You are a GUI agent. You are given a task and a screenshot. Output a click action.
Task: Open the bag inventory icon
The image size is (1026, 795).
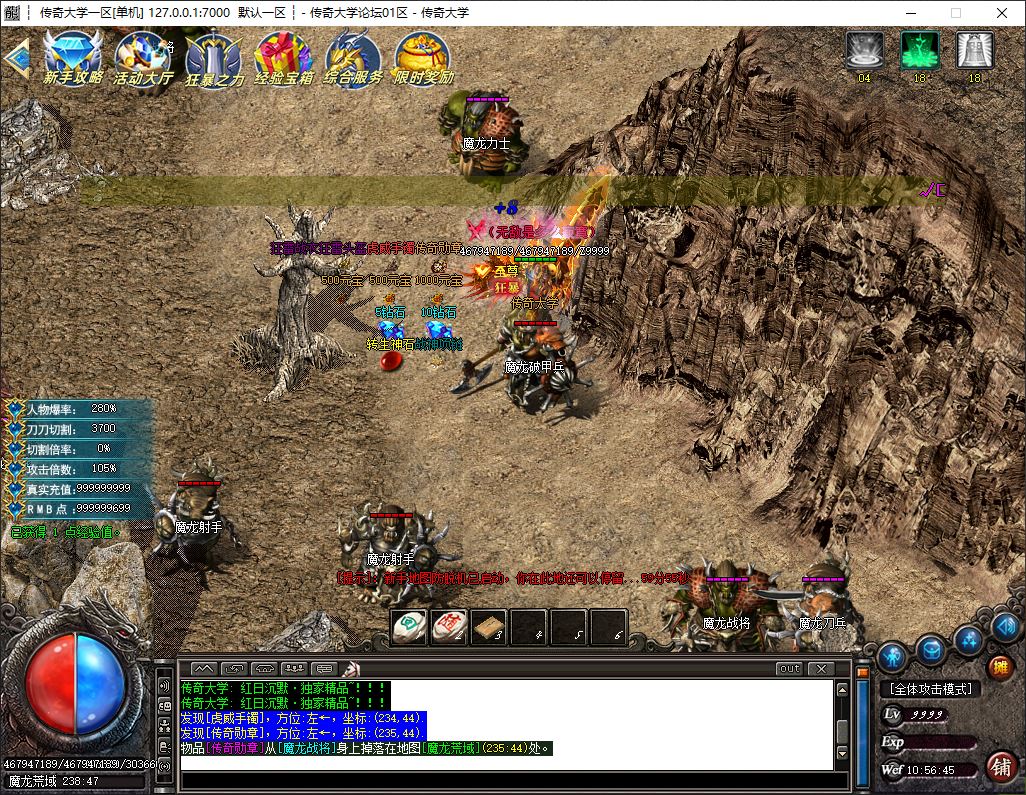point(931,650)
